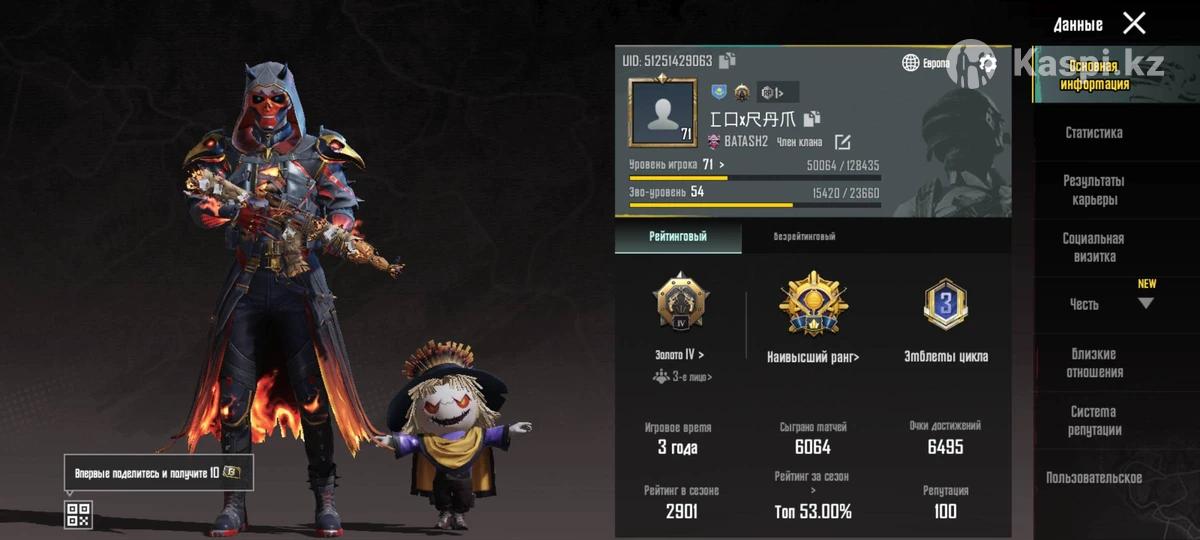
Task: Show the Система репутации section
Action: (1094, 421)
